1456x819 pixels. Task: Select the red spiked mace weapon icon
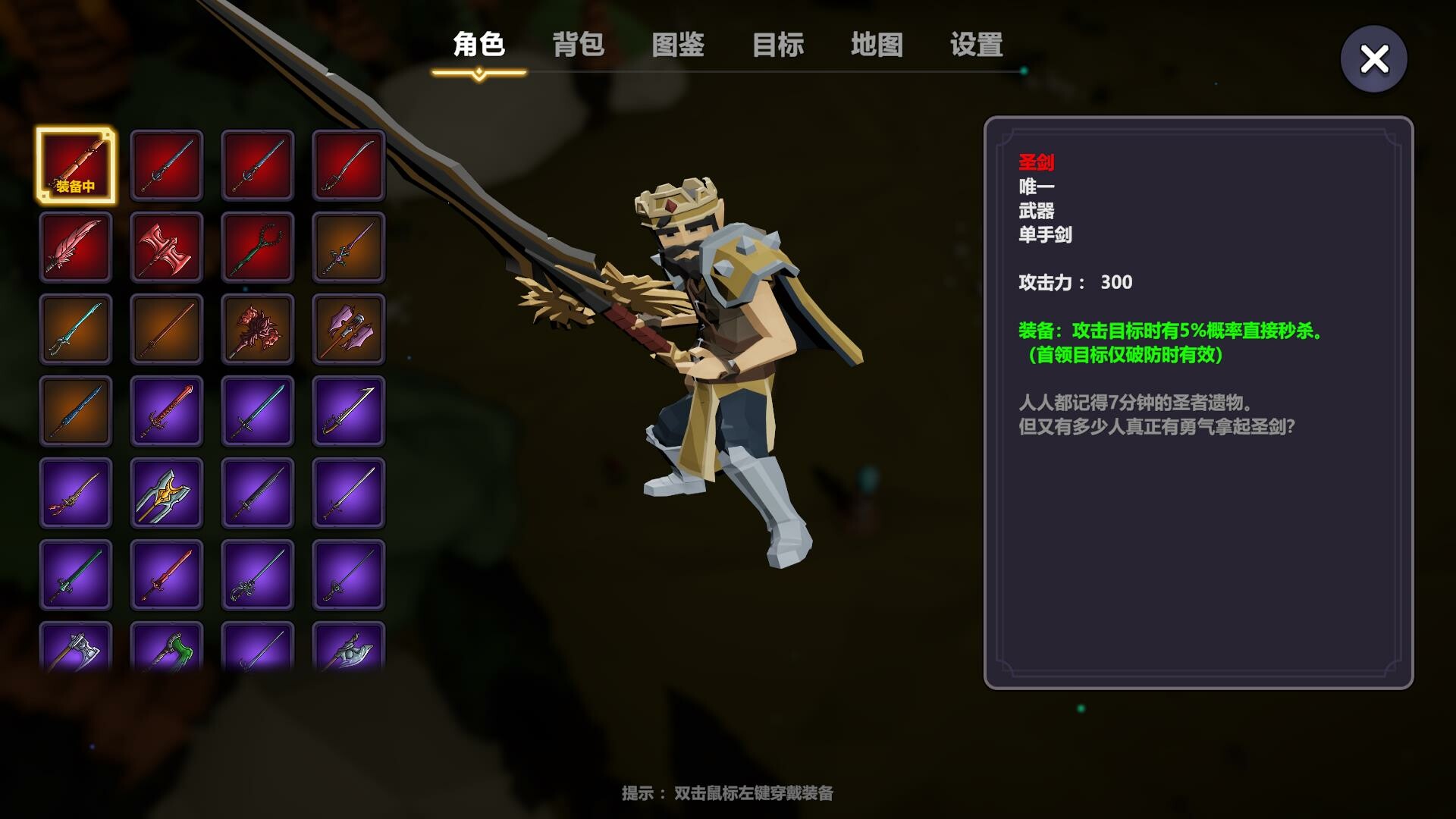(x=258, y=330)
